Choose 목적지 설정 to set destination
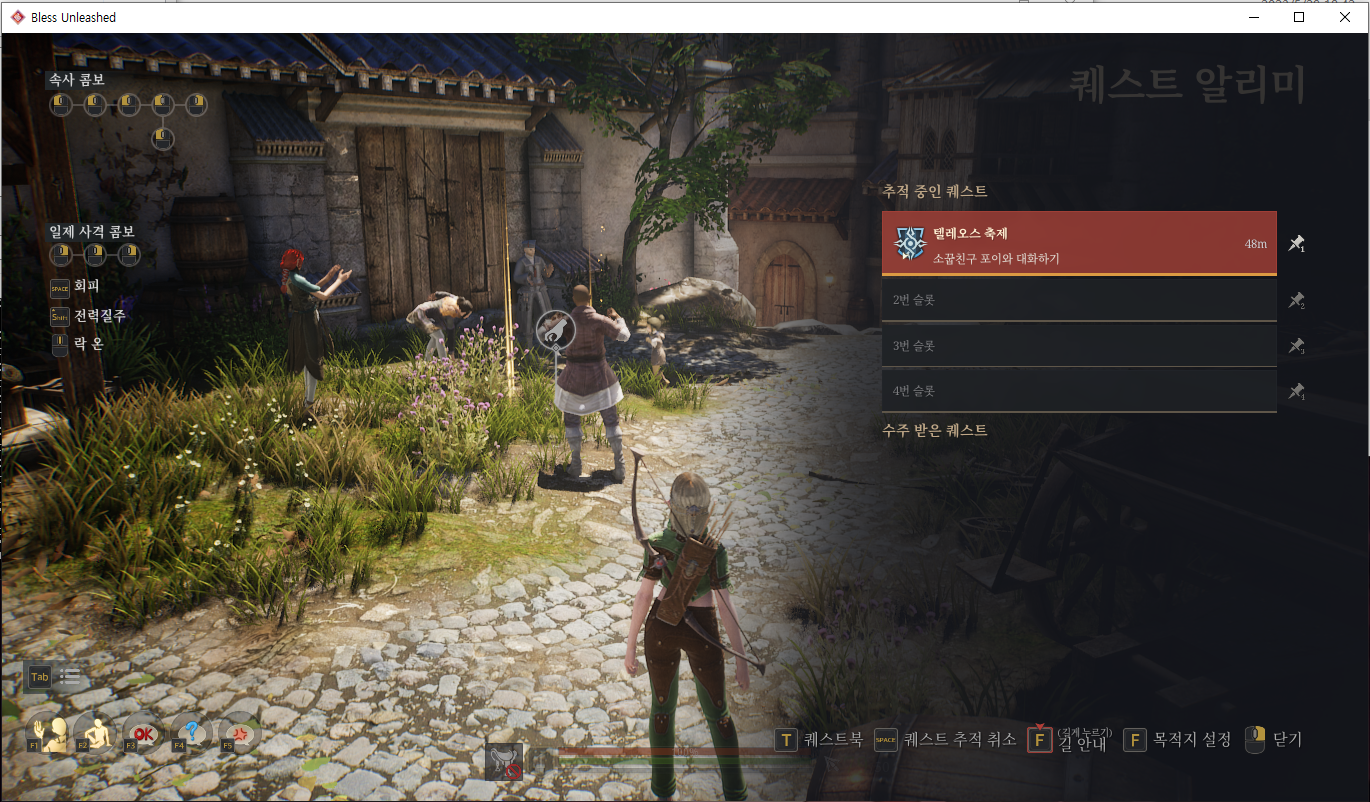1370x802 pixels. click(x=1178, y=740)
